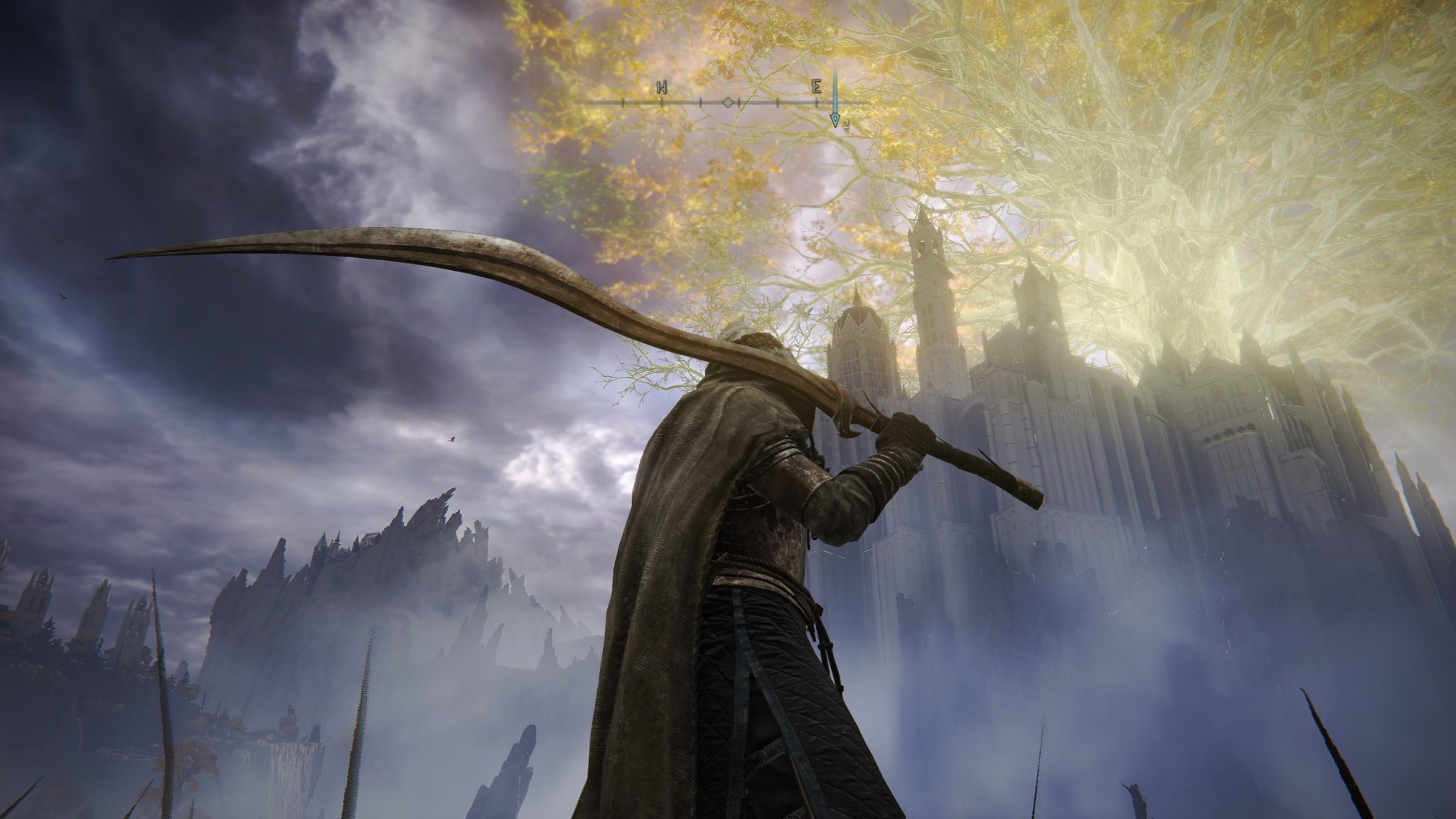This screenshot has height=819, width=1456.
Task: Click the East marker on the compass
Action: point(818,87)
